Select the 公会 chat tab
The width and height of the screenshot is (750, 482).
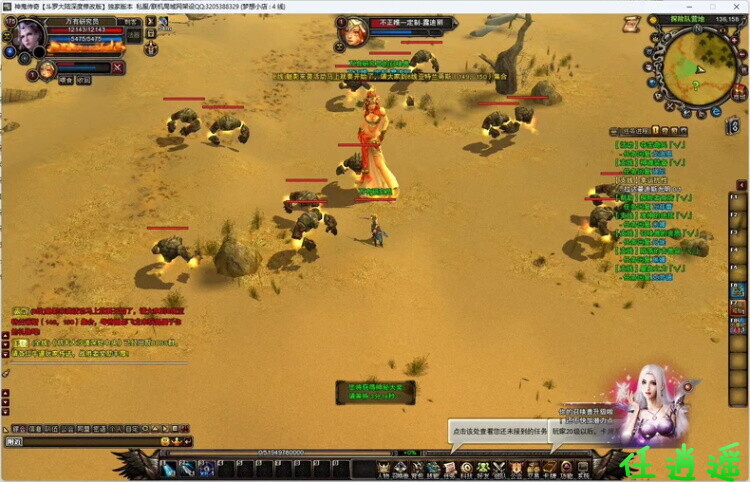(66, 428)
